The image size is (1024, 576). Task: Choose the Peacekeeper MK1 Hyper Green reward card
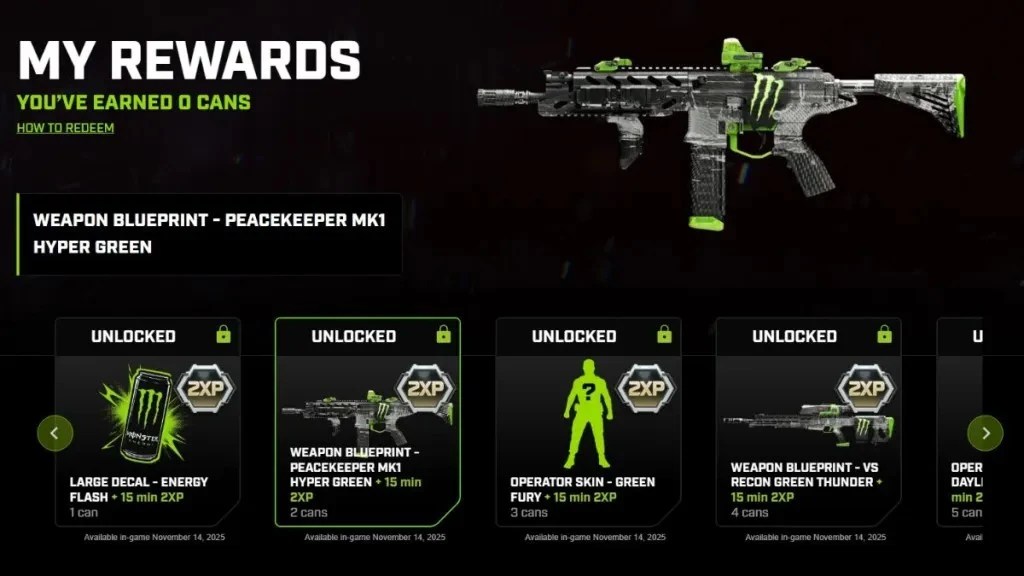tap(367, 422)
